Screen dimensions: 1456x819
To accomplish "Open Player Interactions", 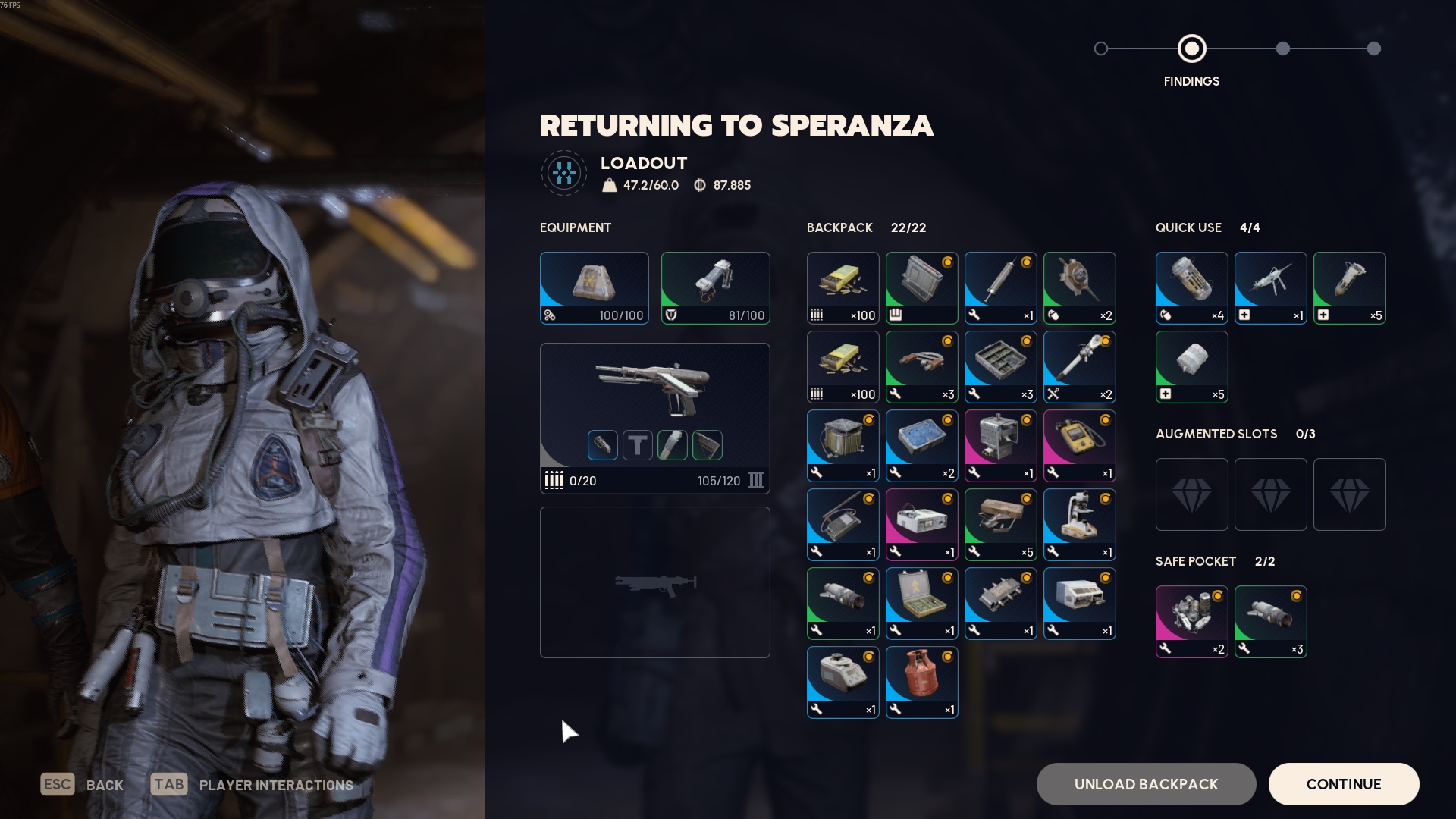I will [253, 785].
